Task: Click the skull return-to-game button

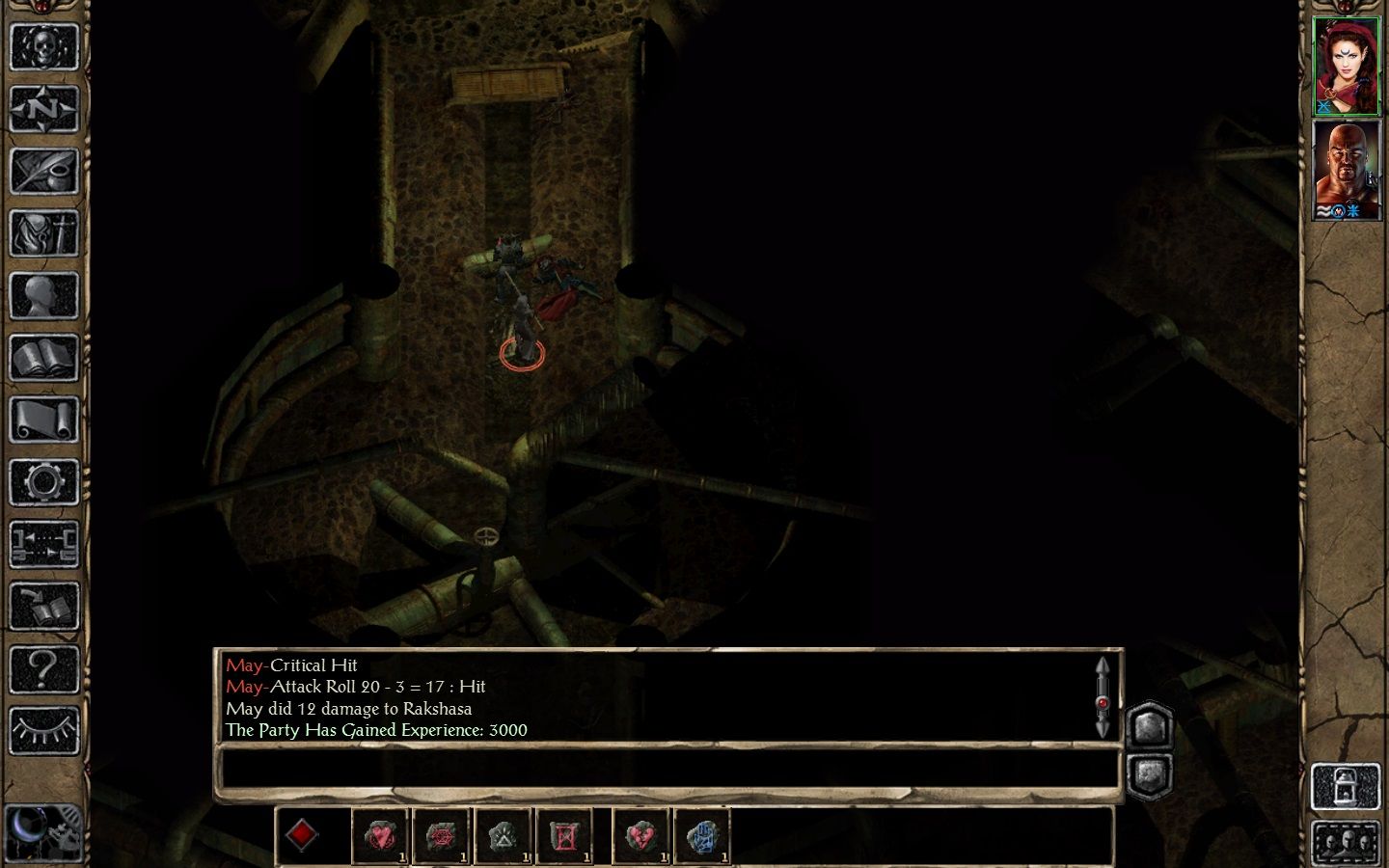Action: click(43, 46)
